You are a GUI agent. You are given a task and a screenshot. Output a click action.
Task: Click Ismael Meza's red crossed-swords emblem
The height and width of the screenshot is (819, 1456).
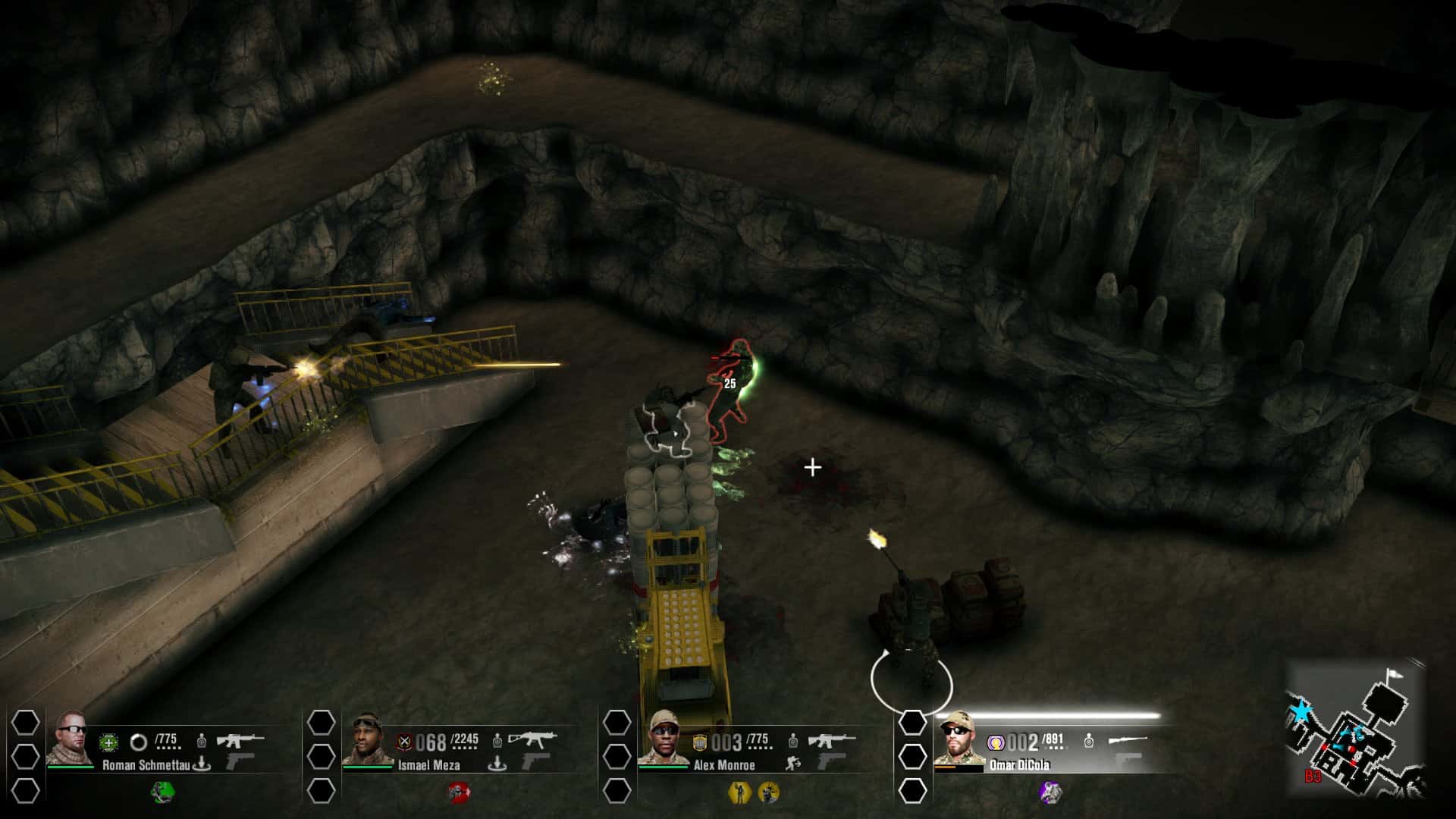point(406,743)
